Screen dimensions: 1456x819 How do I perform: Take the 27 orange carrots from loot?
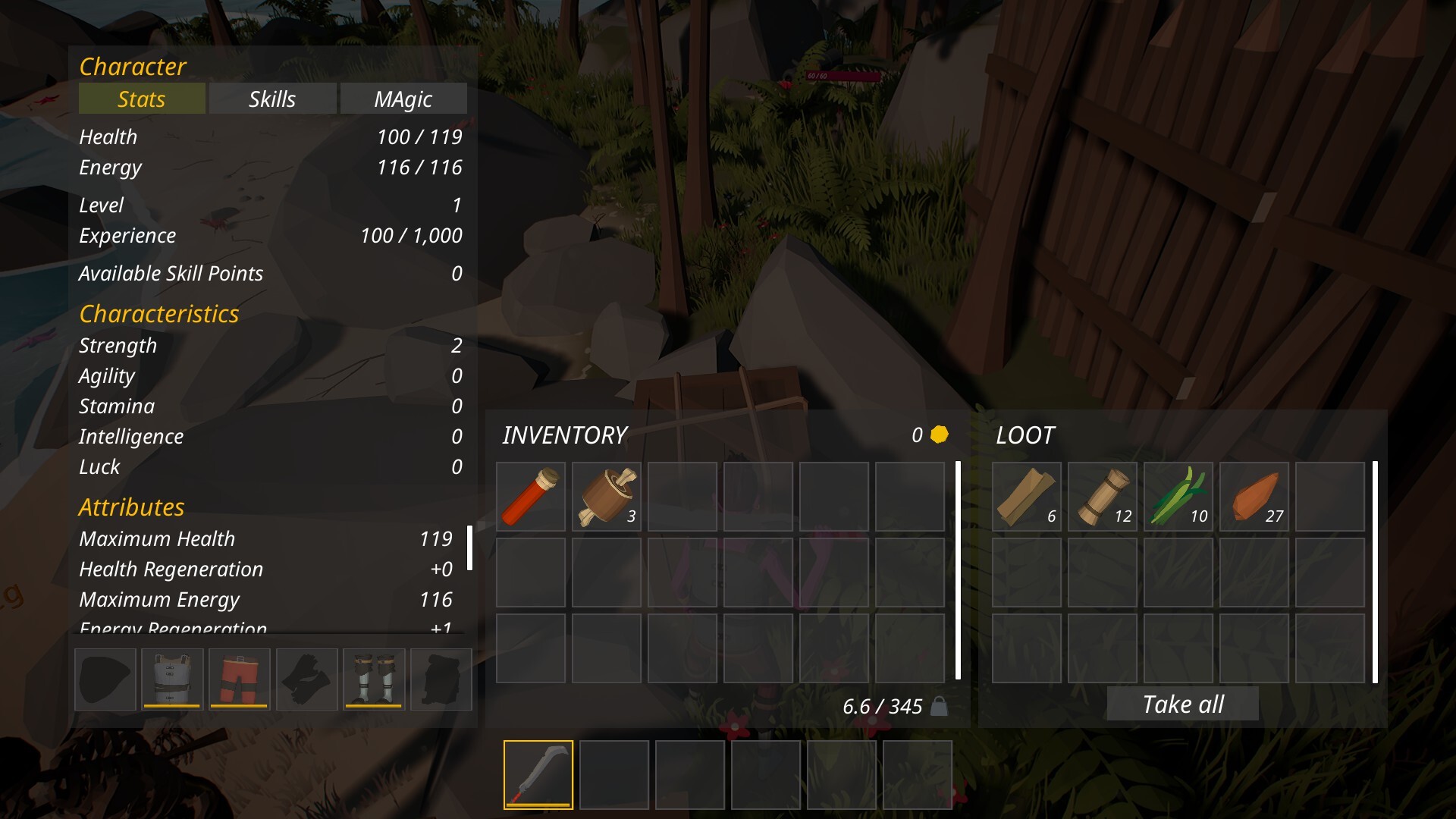click(x=1254, y=497)
